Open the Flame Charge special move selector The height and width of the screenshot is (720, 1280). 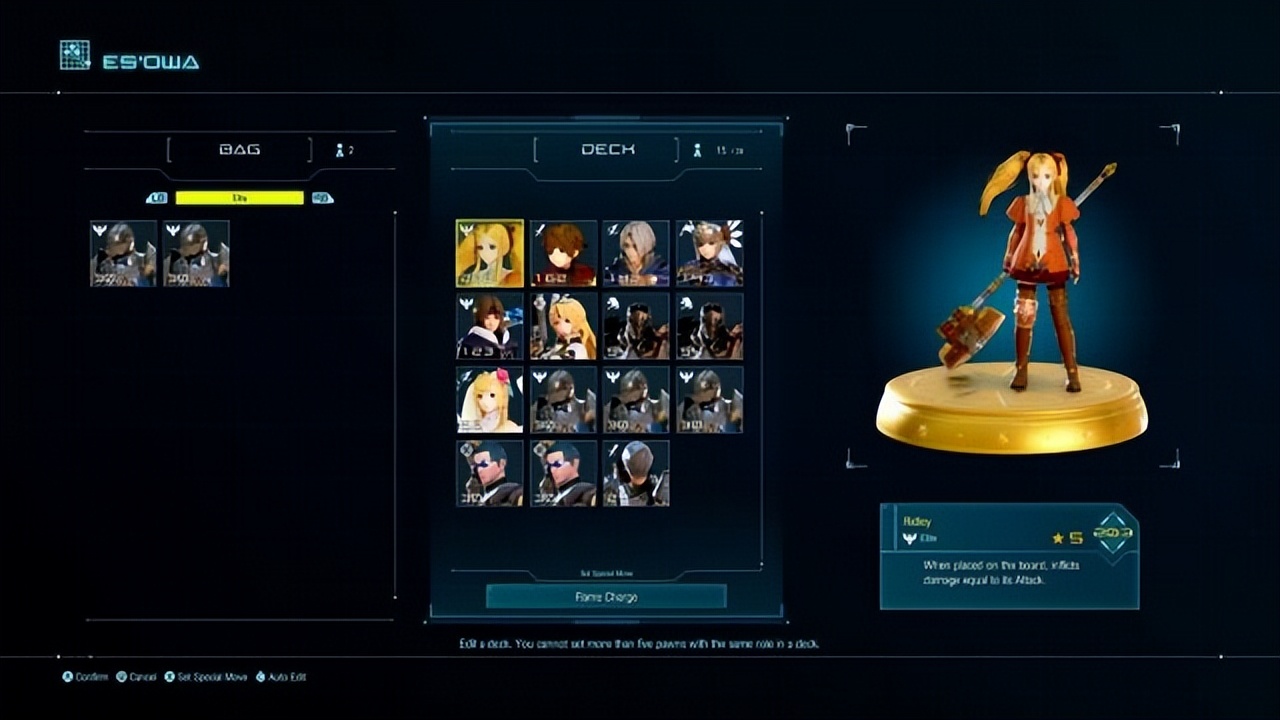(x=606, y=597)
